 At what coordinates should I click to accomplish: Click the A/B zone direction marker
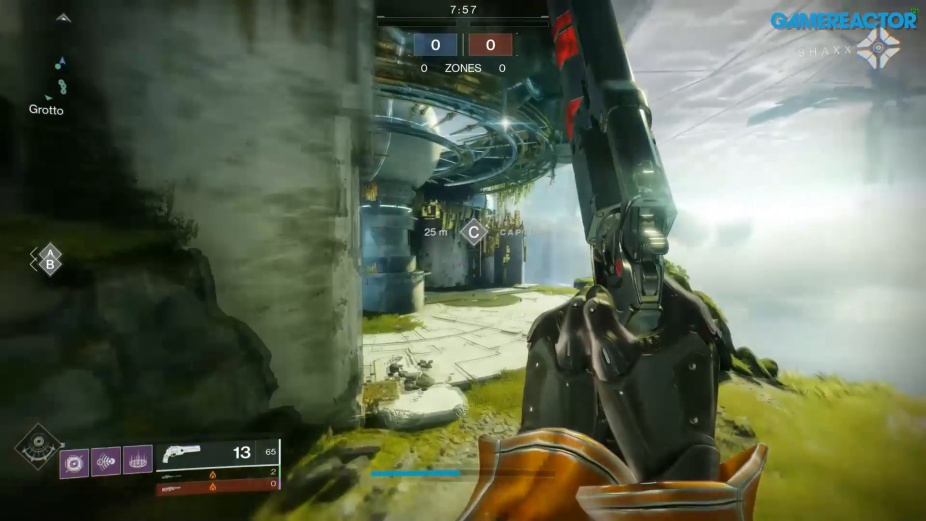(x=47, y=260)
